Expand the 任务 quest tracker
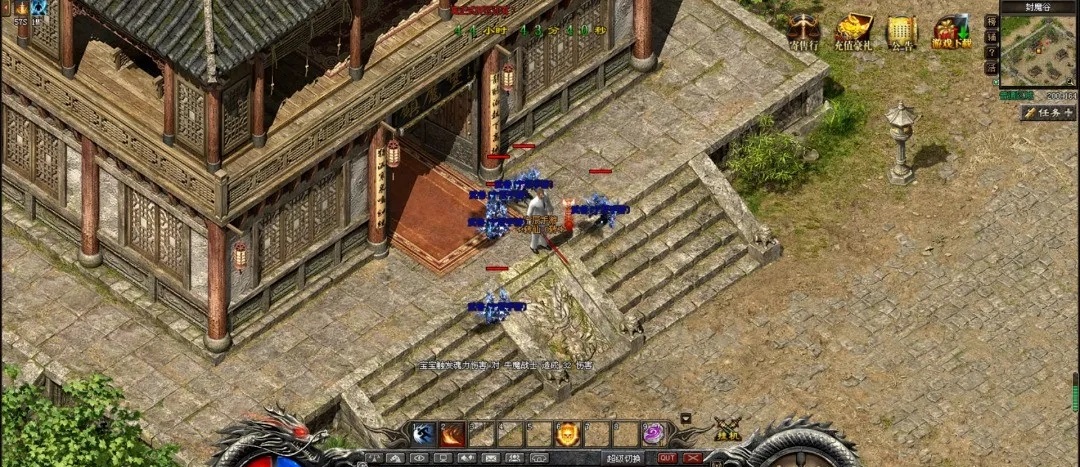Screen dimensions: 1080x467 click(1048, 113)
